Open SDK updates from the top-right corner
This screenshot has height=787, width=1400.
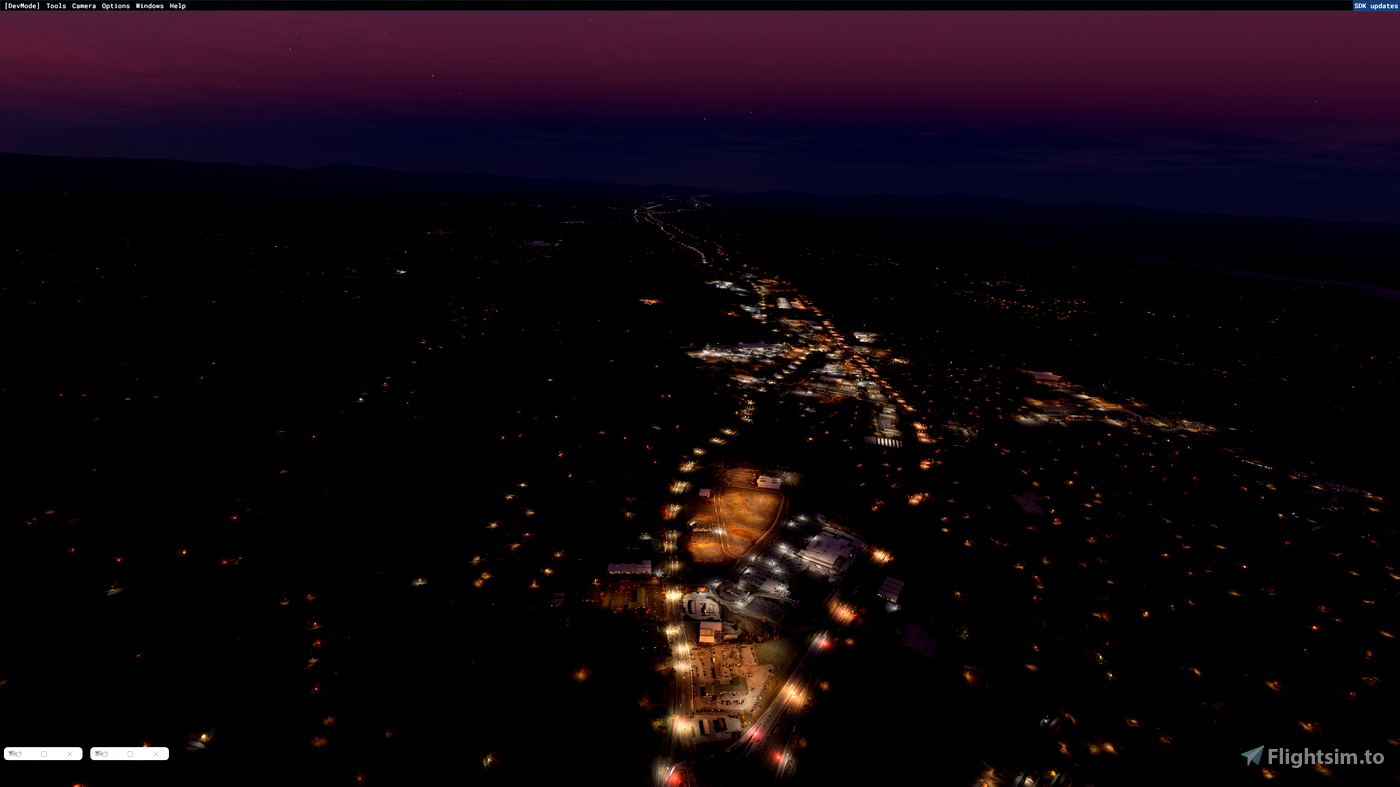1375,5
